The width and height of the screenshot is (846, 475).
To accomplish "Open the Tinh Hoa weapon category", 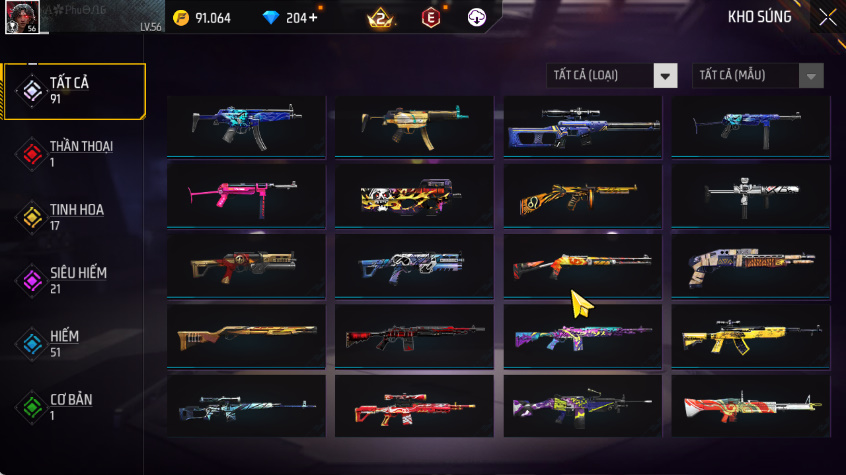I will 74,217.
